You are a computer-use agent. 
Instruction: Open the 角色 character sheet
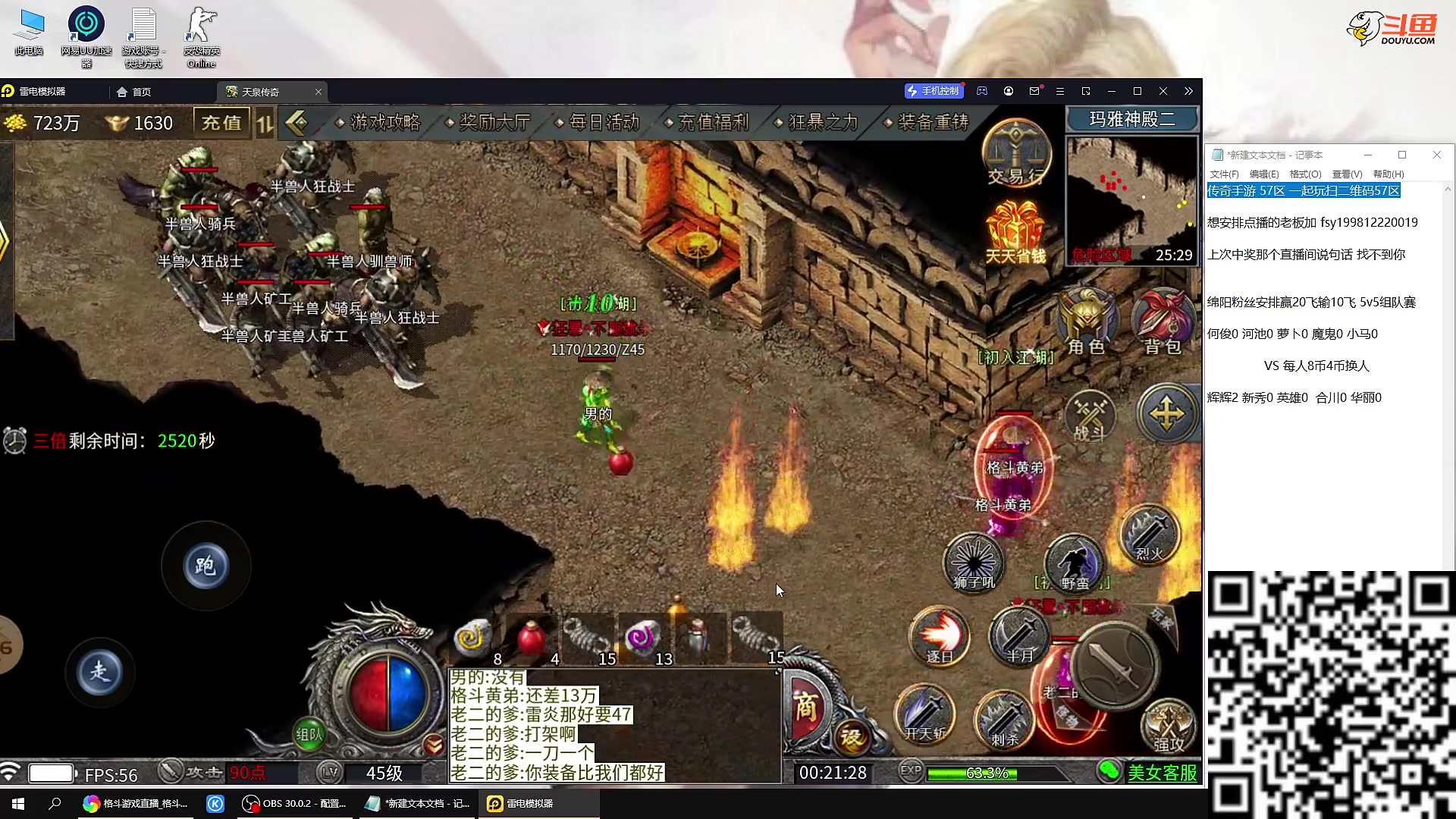click(x=1086, y=322)
